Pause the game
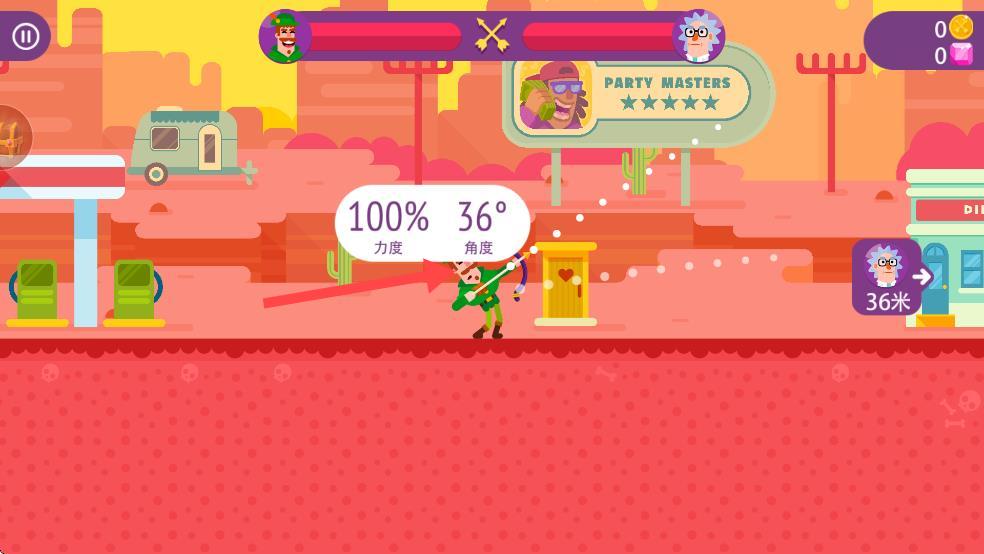This screenshot has width=984, height=554. [25, 37]
